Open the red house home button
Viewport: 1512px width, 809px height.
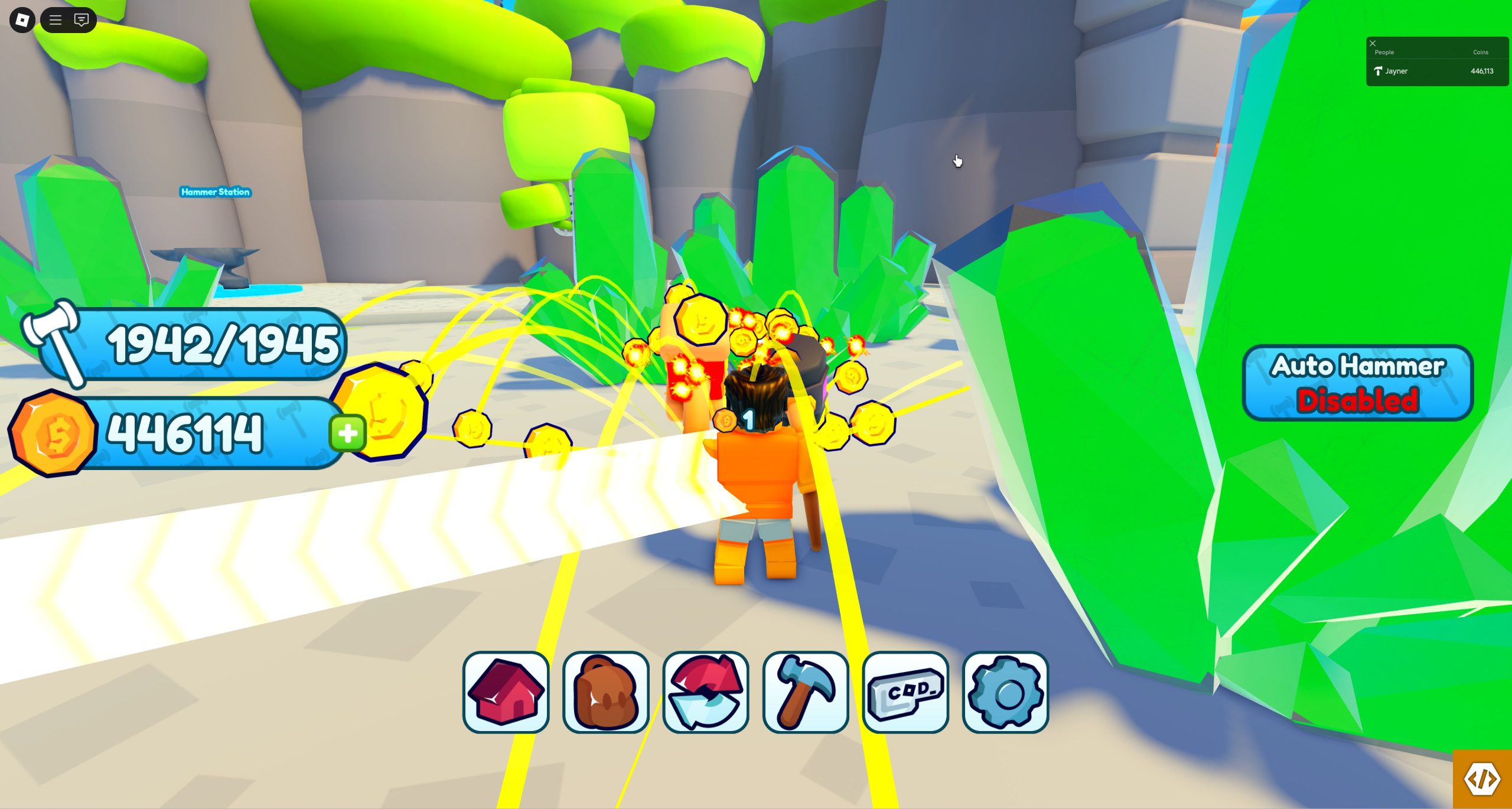[506, 692]
